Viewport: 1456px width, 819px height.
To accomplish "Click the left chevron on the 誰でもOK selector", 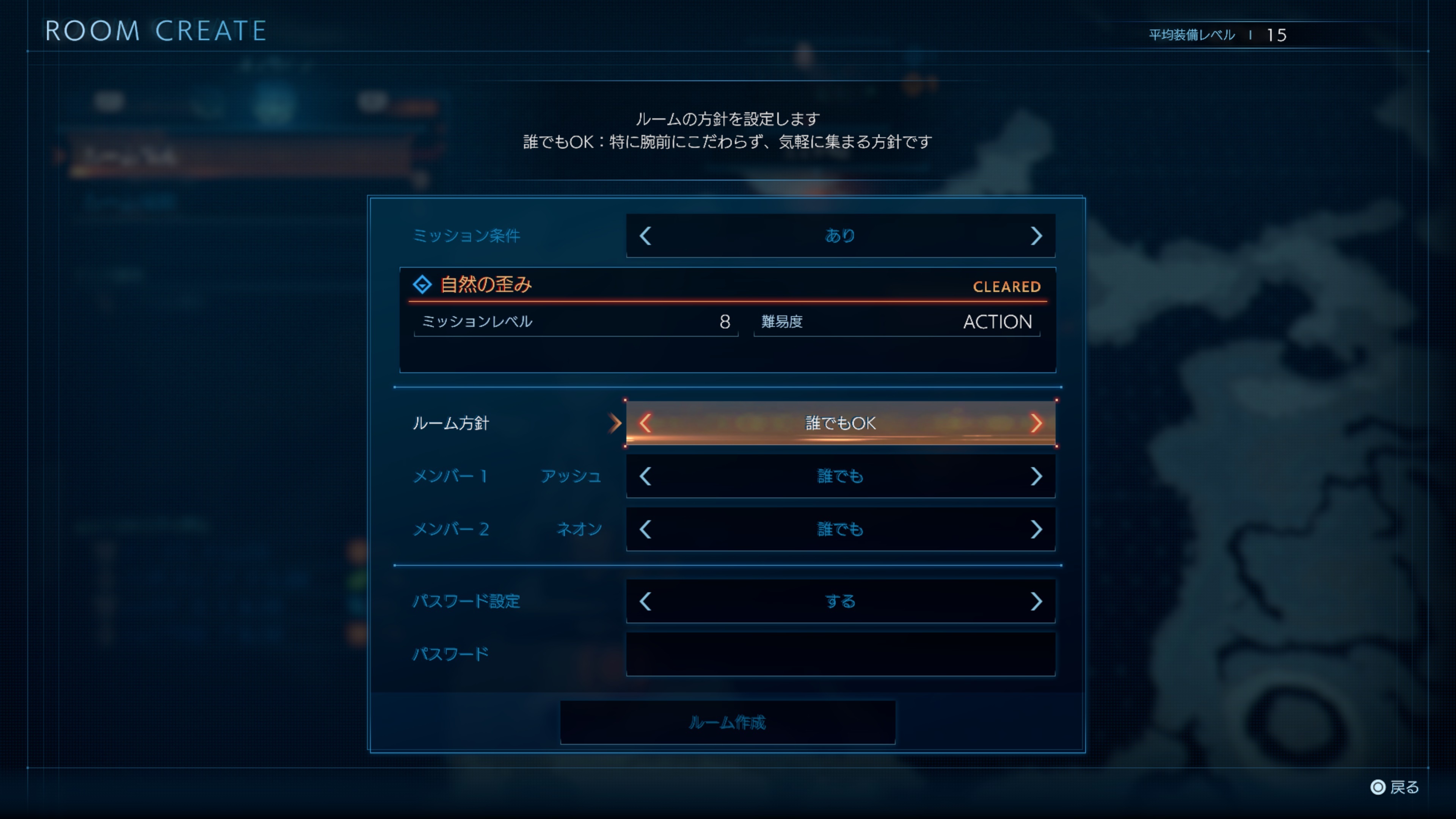I will pos(646,424).
